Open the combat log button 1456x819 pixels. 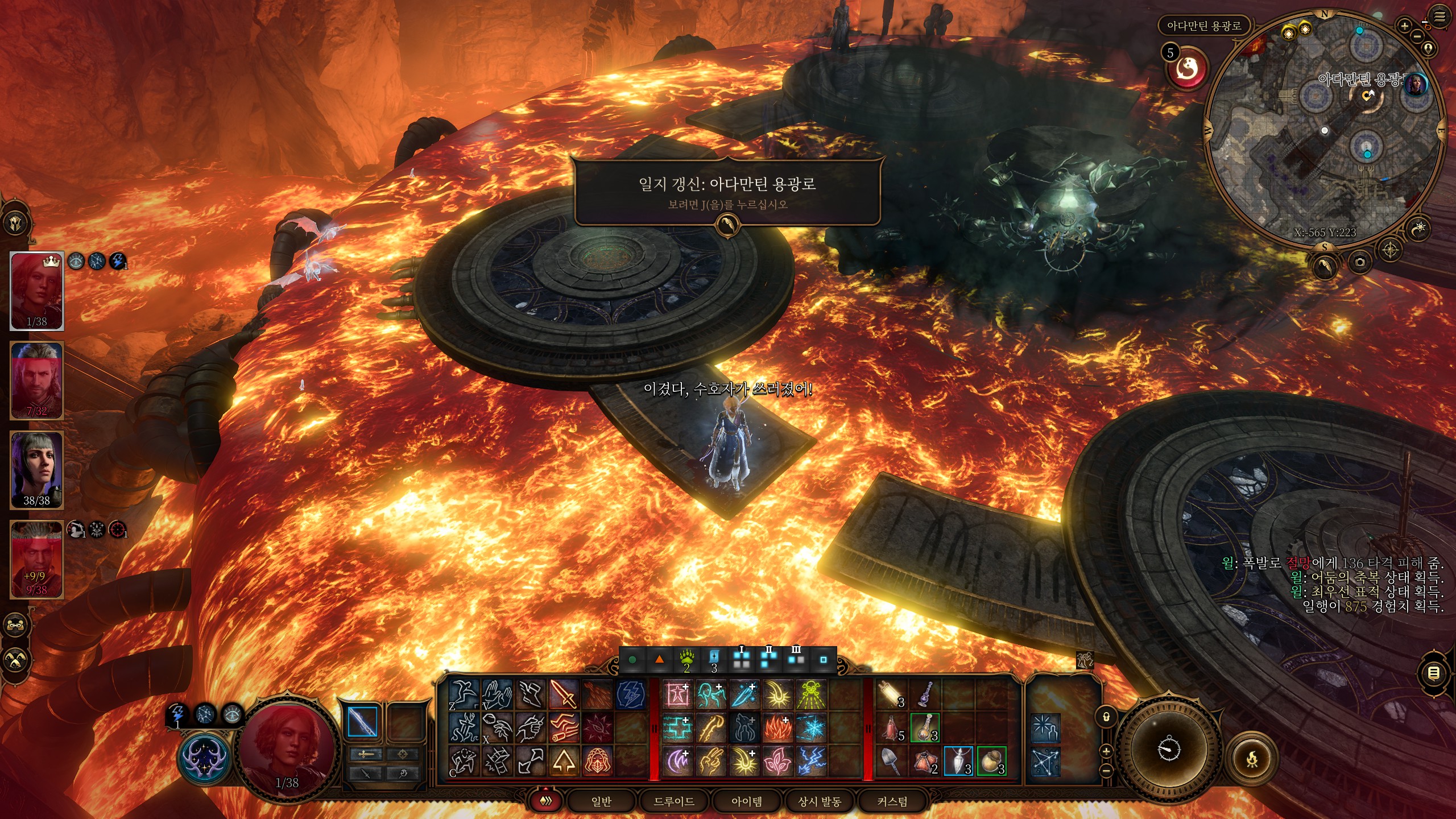(1434, 673)
